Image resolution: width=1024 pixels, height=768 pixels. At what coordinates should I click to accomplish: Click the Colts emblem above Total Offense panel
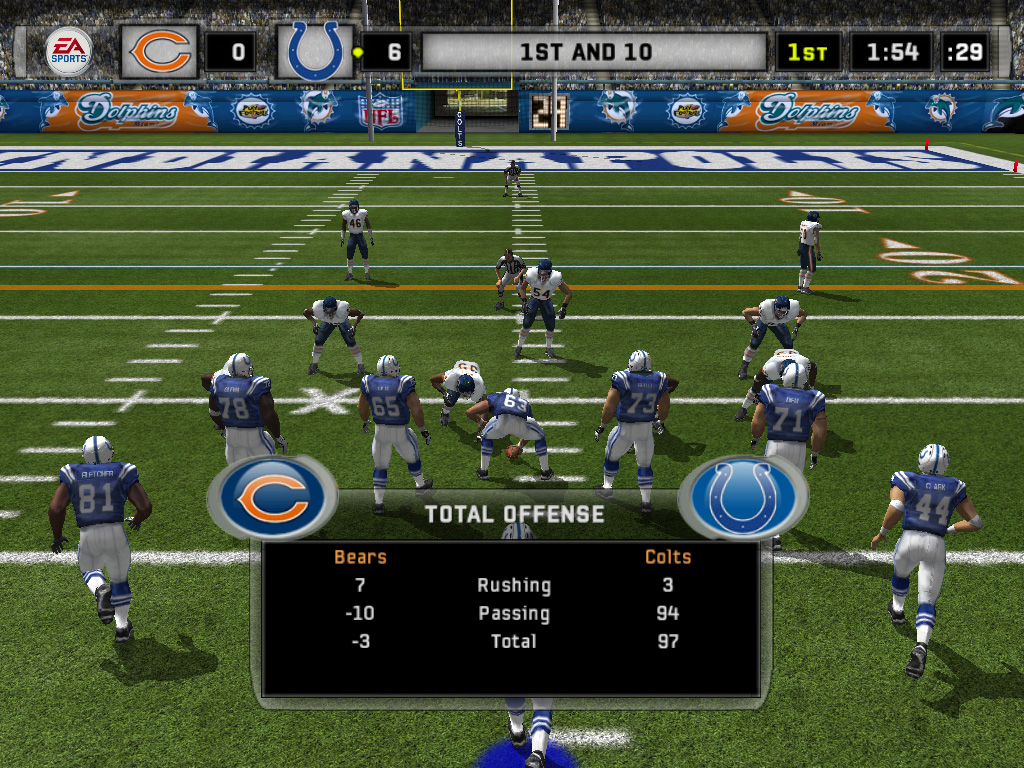pyautogui.click(x=742, y=497)
